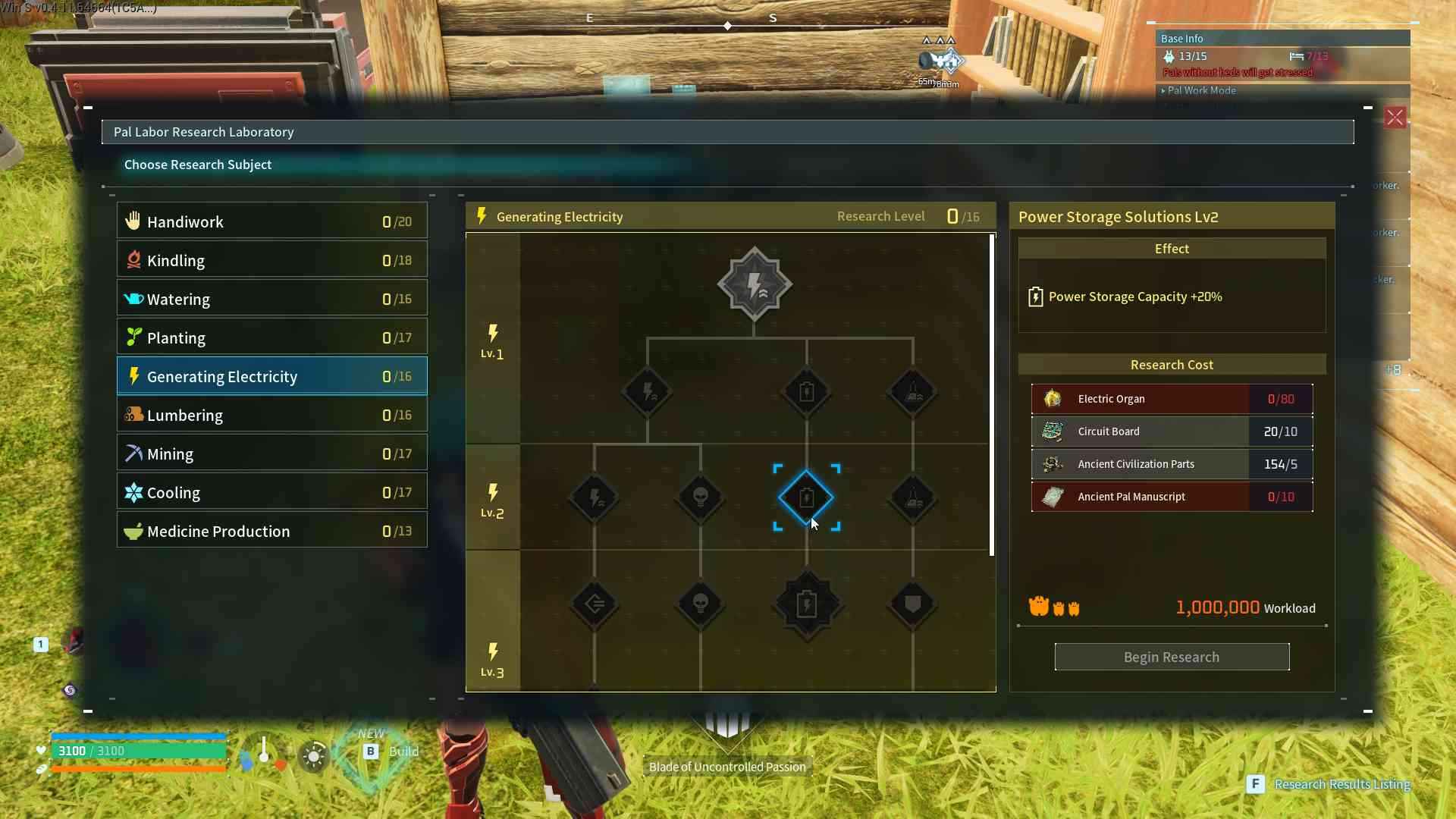Select the Lumbering research subject

(271, 415)
